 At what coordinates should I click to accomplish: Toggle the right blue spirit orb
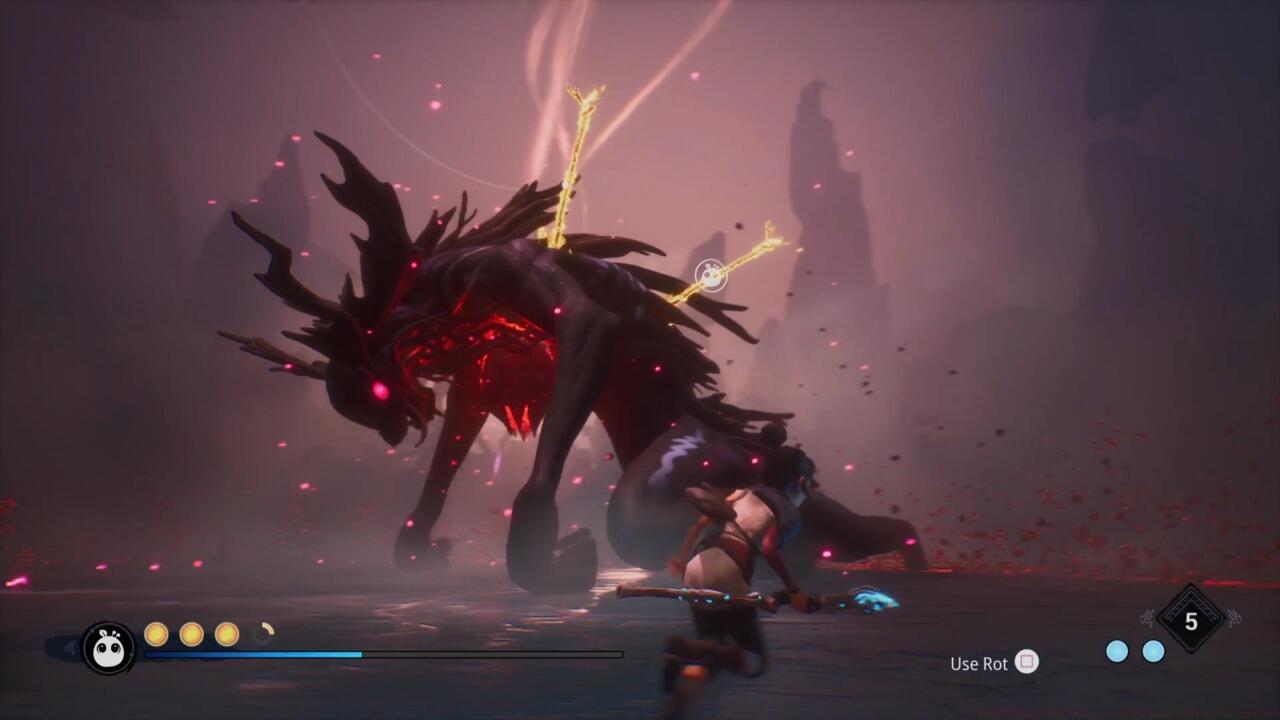coord(1153,651)
